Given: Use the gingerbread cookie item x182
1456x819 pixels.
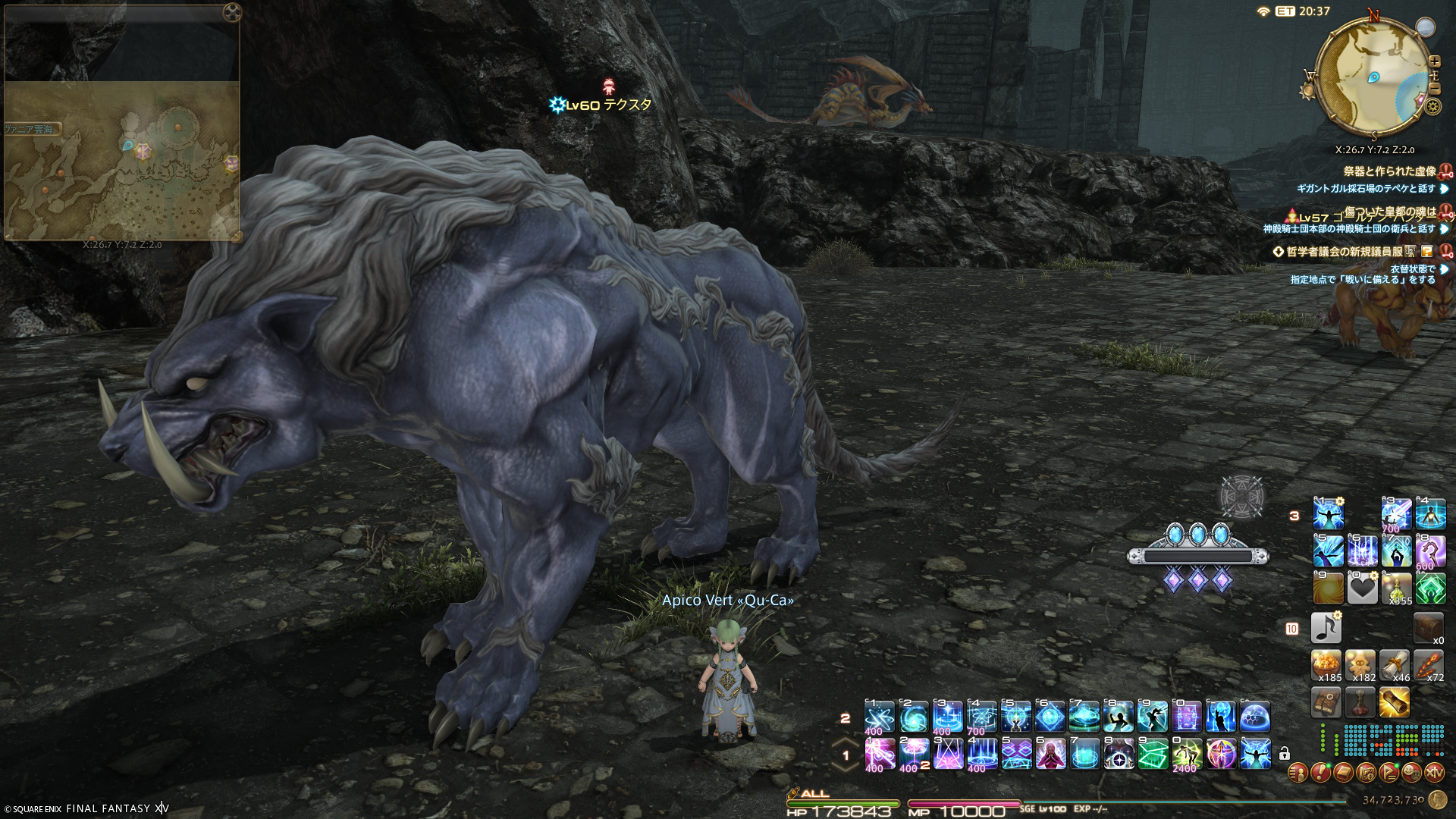Looking at the screenshot, I should tap(1361, 665).
